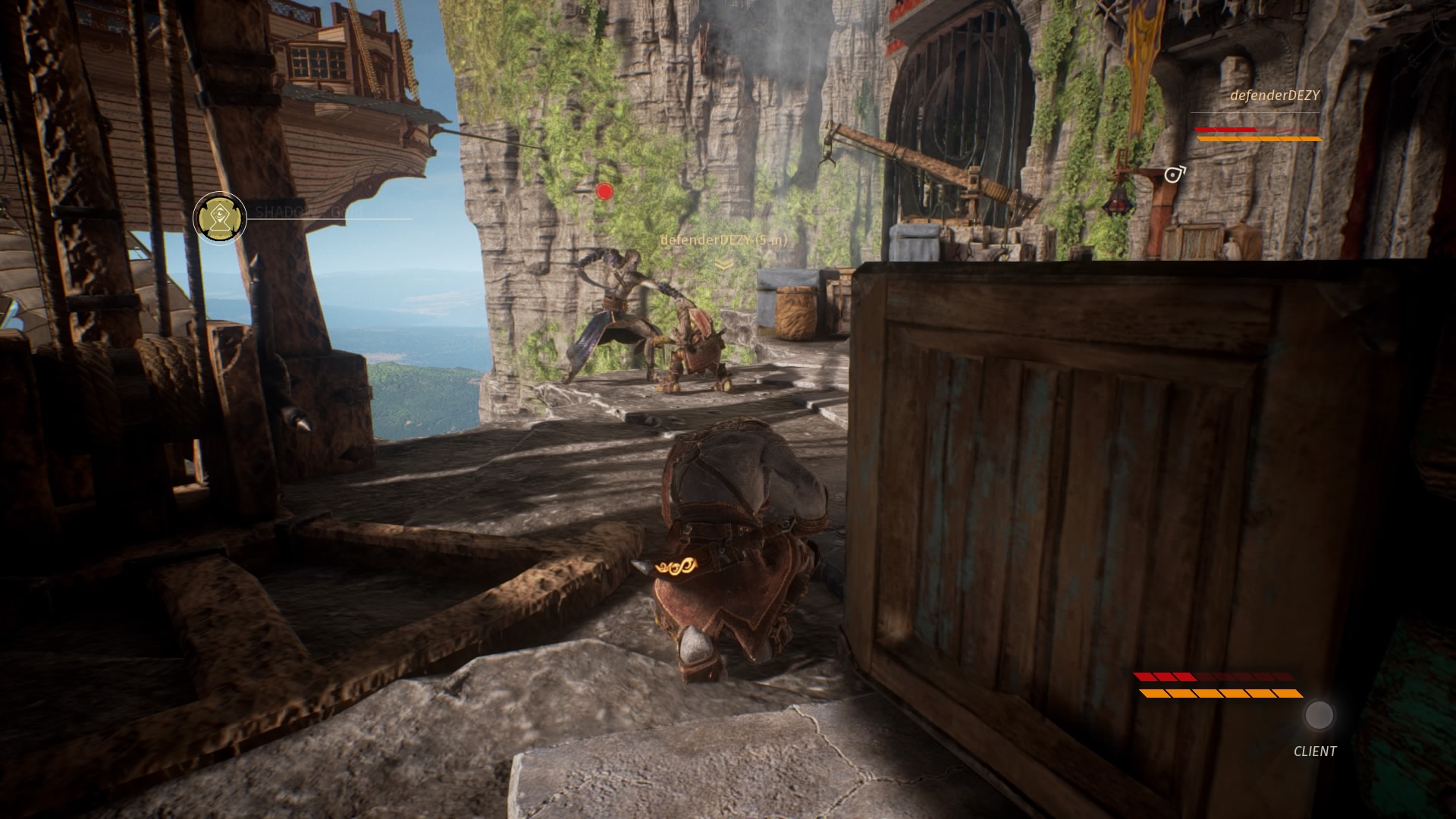This screenshot has height=819, width=1456.
Task: Select the white enemy direction marker icon
Action: (1174, 175)
